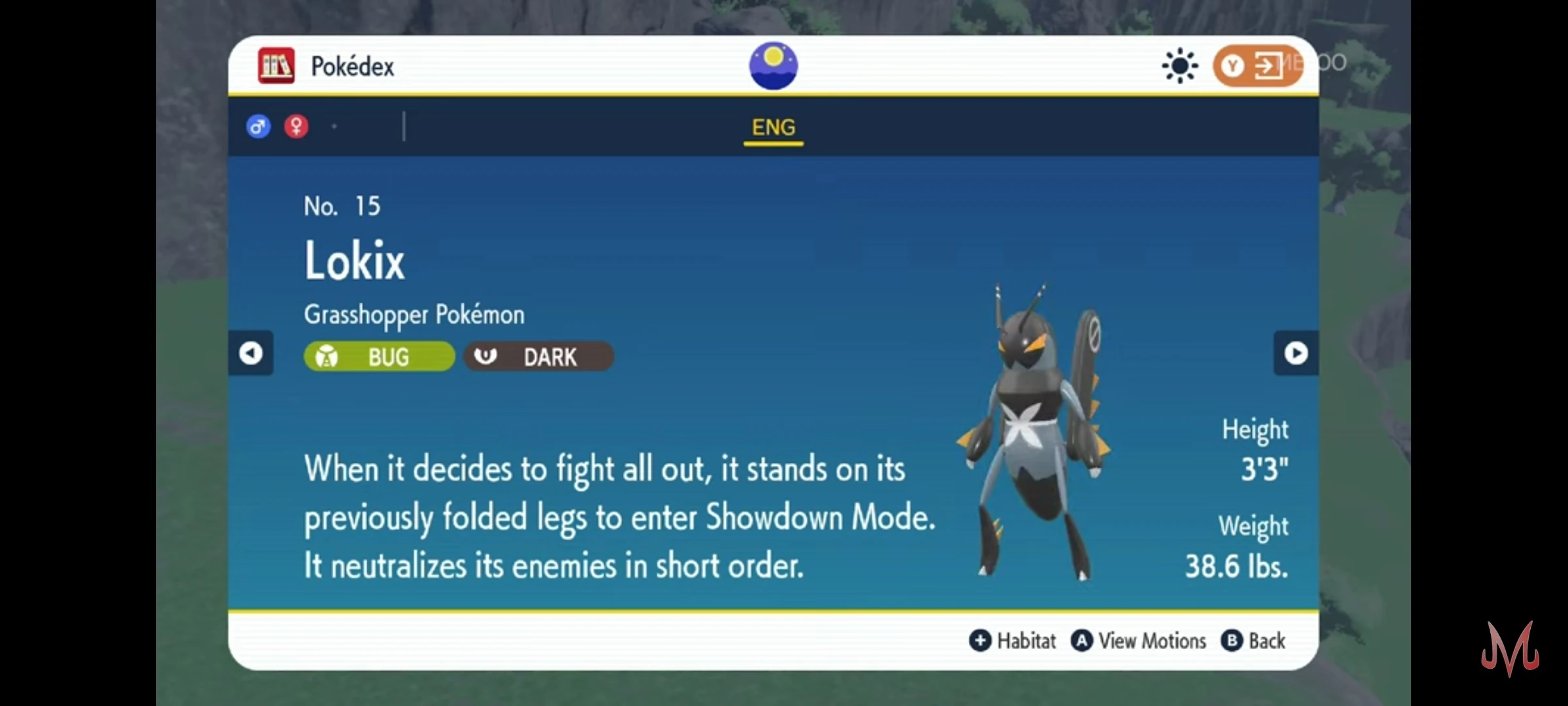
Task: Click the yellow underline beneath ENG
Action: [774, 143]
